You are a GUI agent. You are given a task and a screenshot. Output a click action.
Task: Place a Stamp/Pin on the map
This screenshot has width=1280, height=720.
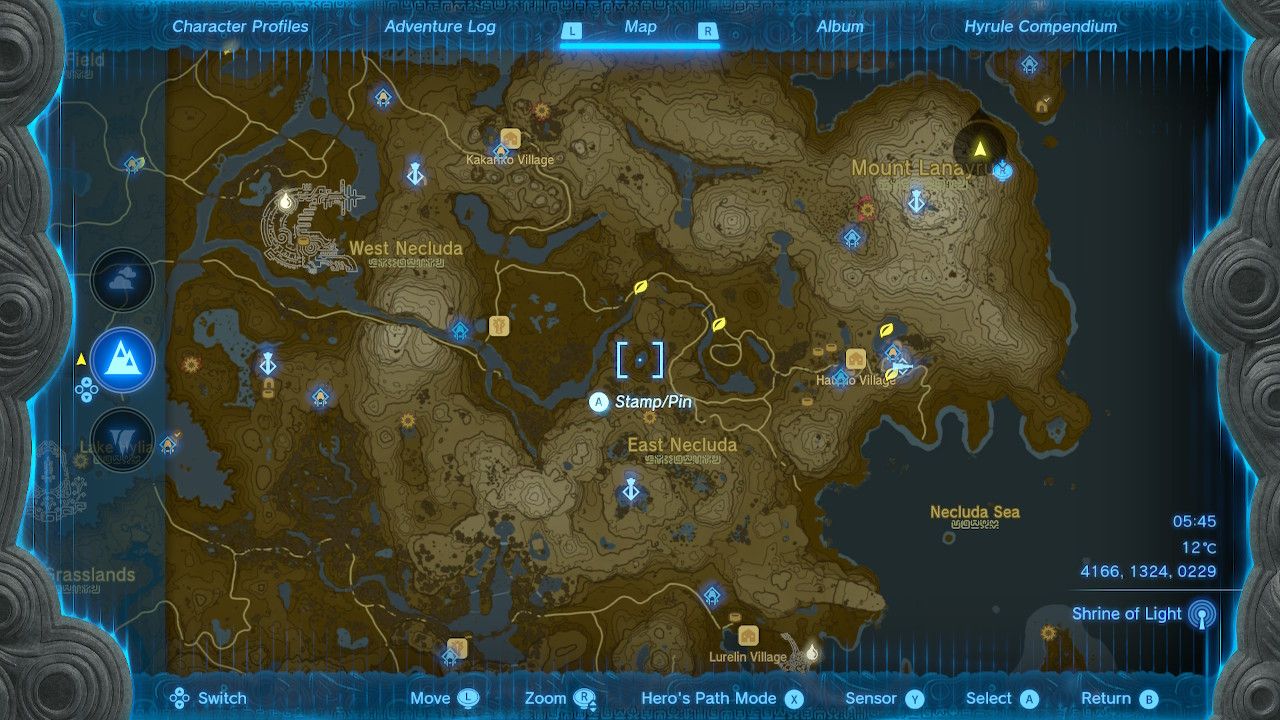click(599, 403)
